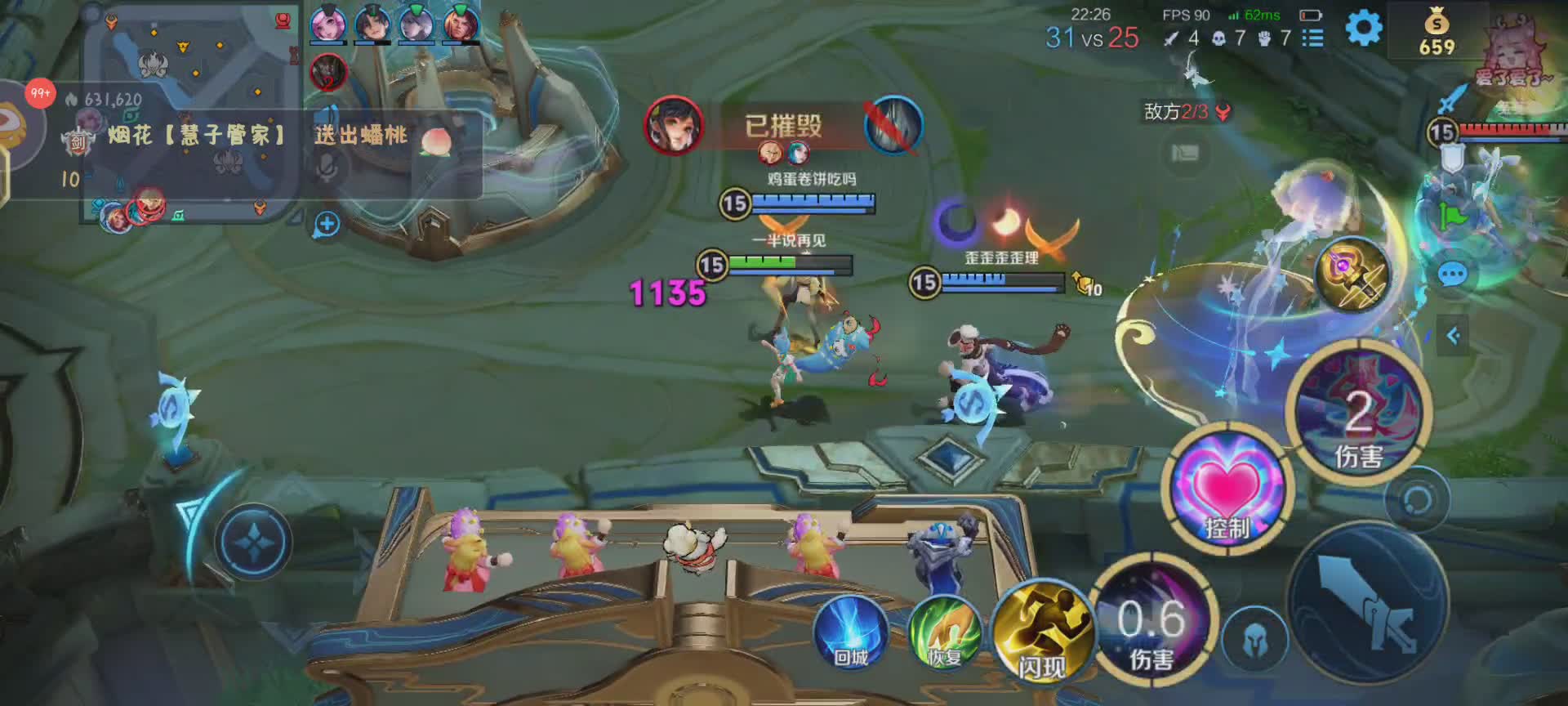The image size is (1568, 706).
Task: Tap the minimap
Action: click(192, 114)
